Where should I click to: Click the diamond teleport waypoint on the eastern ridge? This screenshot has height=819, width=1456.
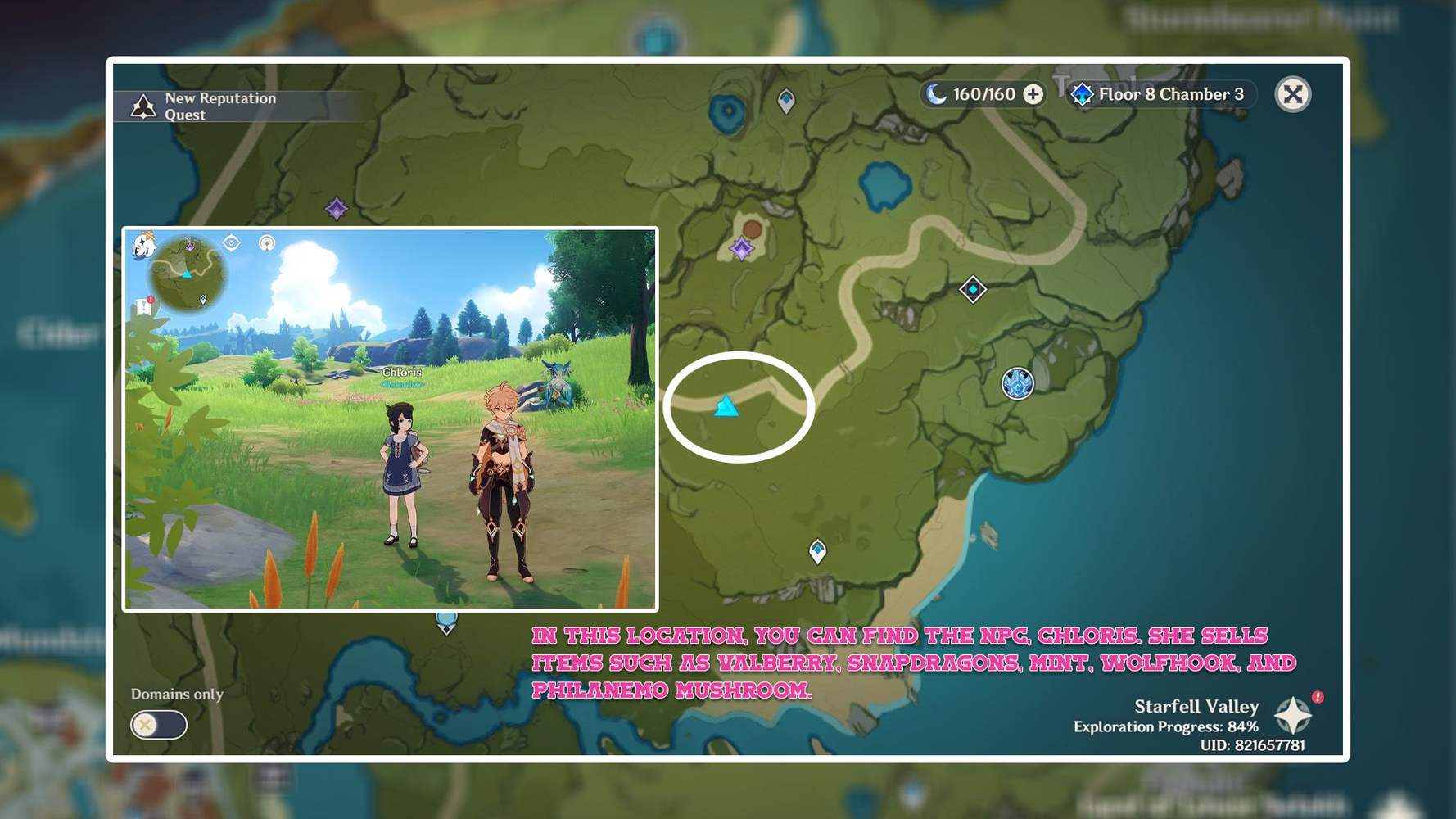971,290
